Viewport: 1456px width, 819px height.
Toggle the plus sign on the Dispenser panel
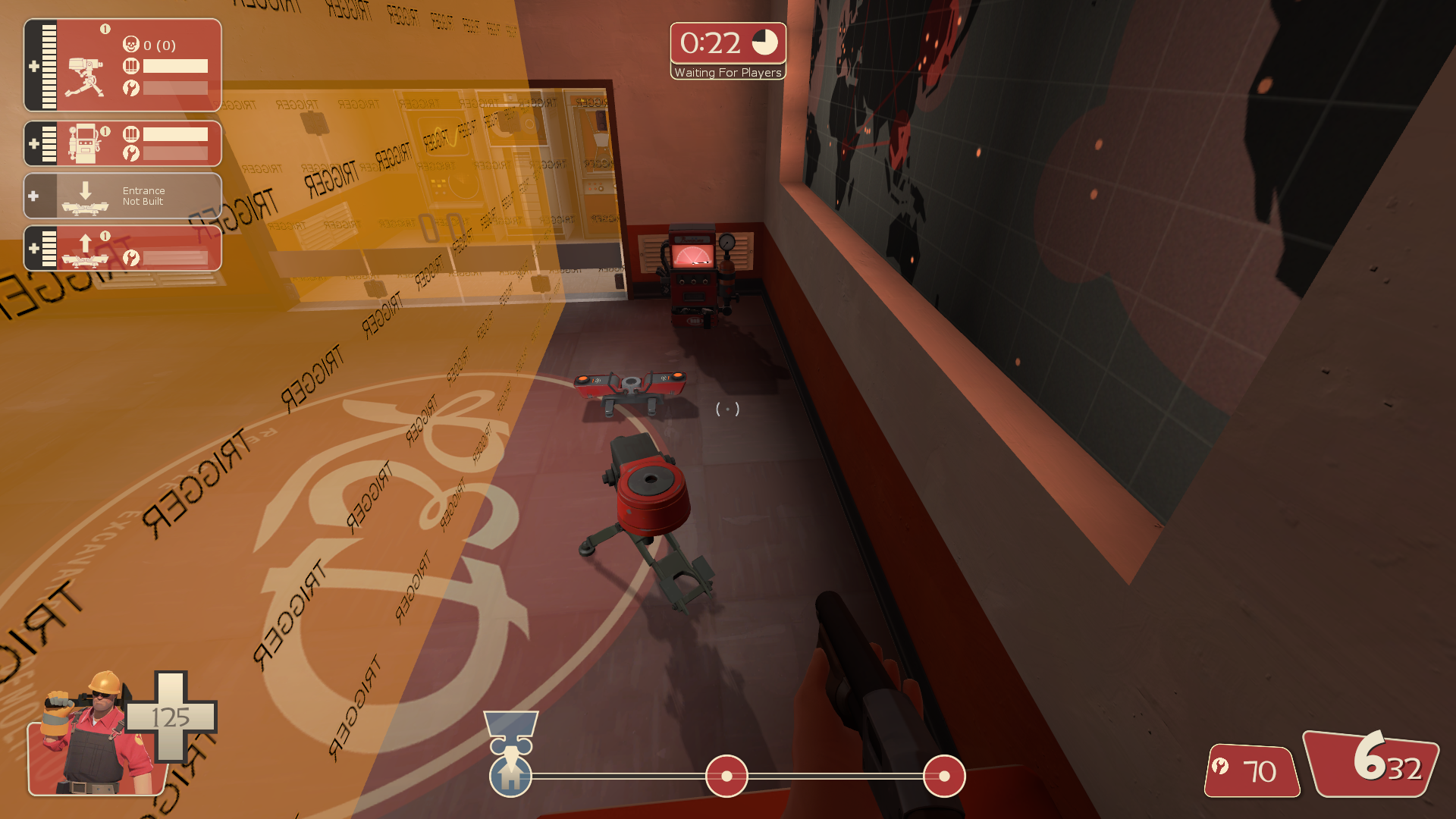point(33,143)
